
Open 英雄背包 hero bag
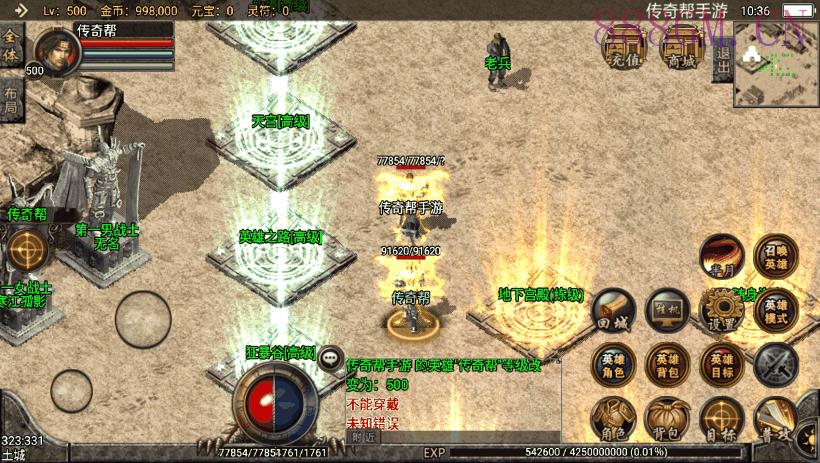pos(666,365)
